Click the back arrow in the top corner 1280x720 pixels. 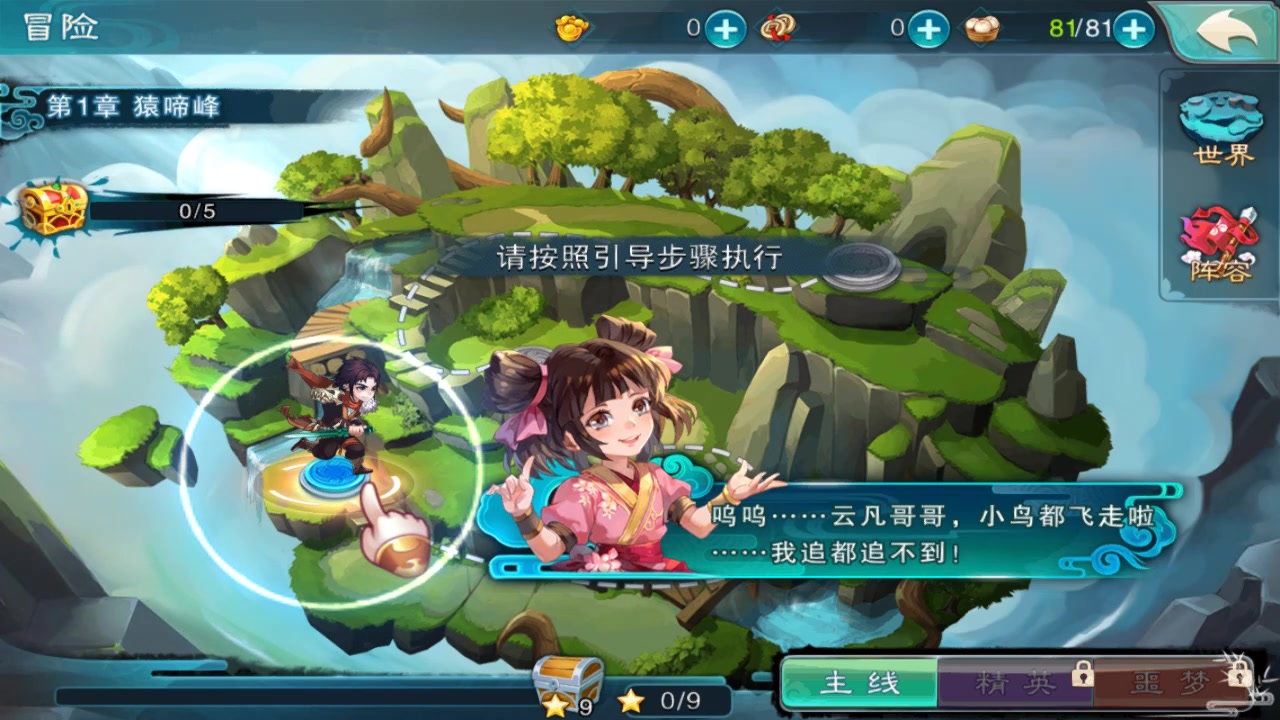[1227, 30]
